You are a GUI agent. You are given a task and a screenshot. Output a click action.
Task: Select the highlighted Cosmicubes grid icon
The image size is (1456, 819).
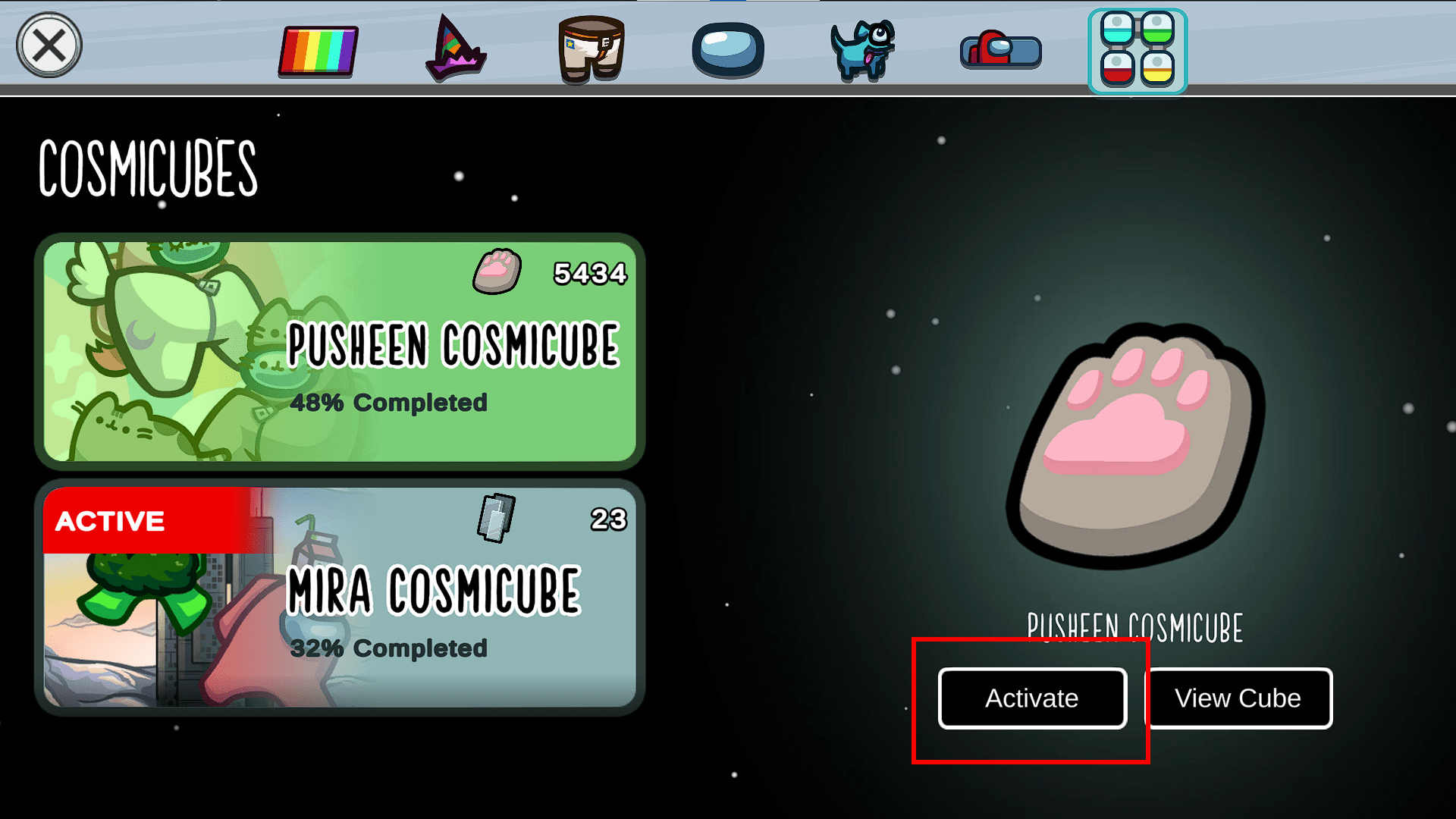pyautogui.click(x=1137, y=51)
